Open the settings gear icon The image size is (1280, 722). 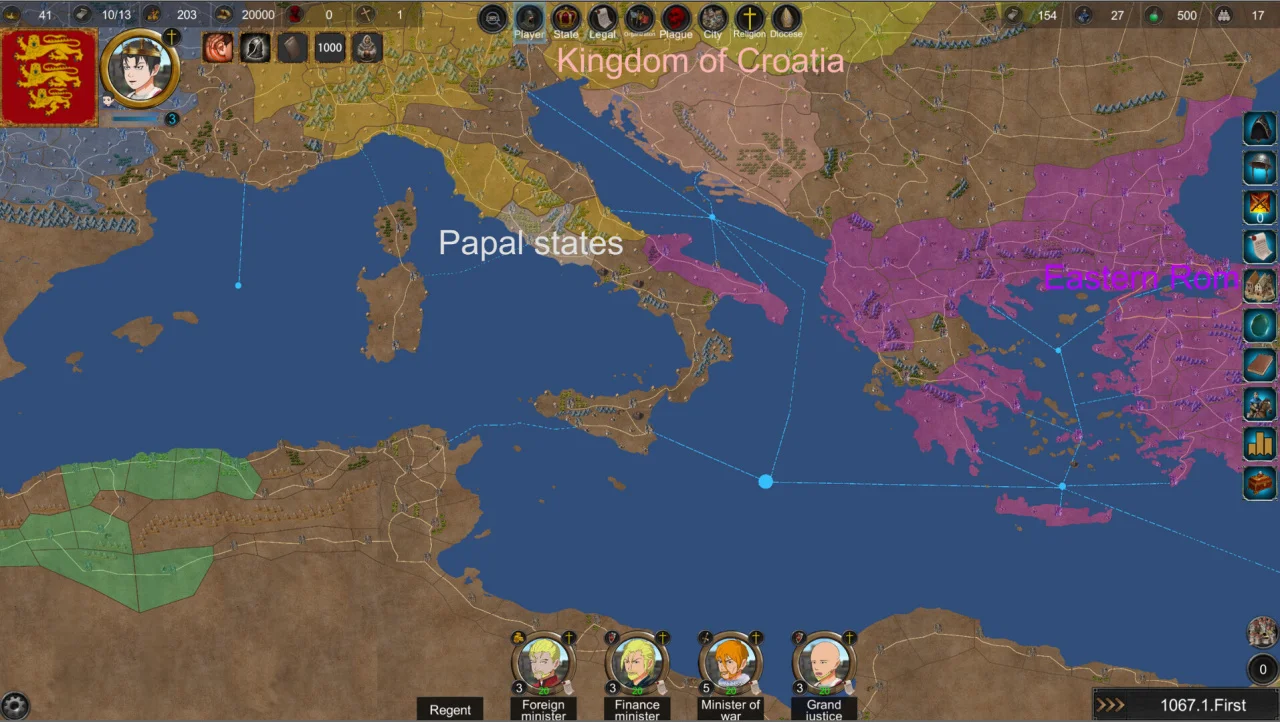pyautogui.click(x=15, y=705)
